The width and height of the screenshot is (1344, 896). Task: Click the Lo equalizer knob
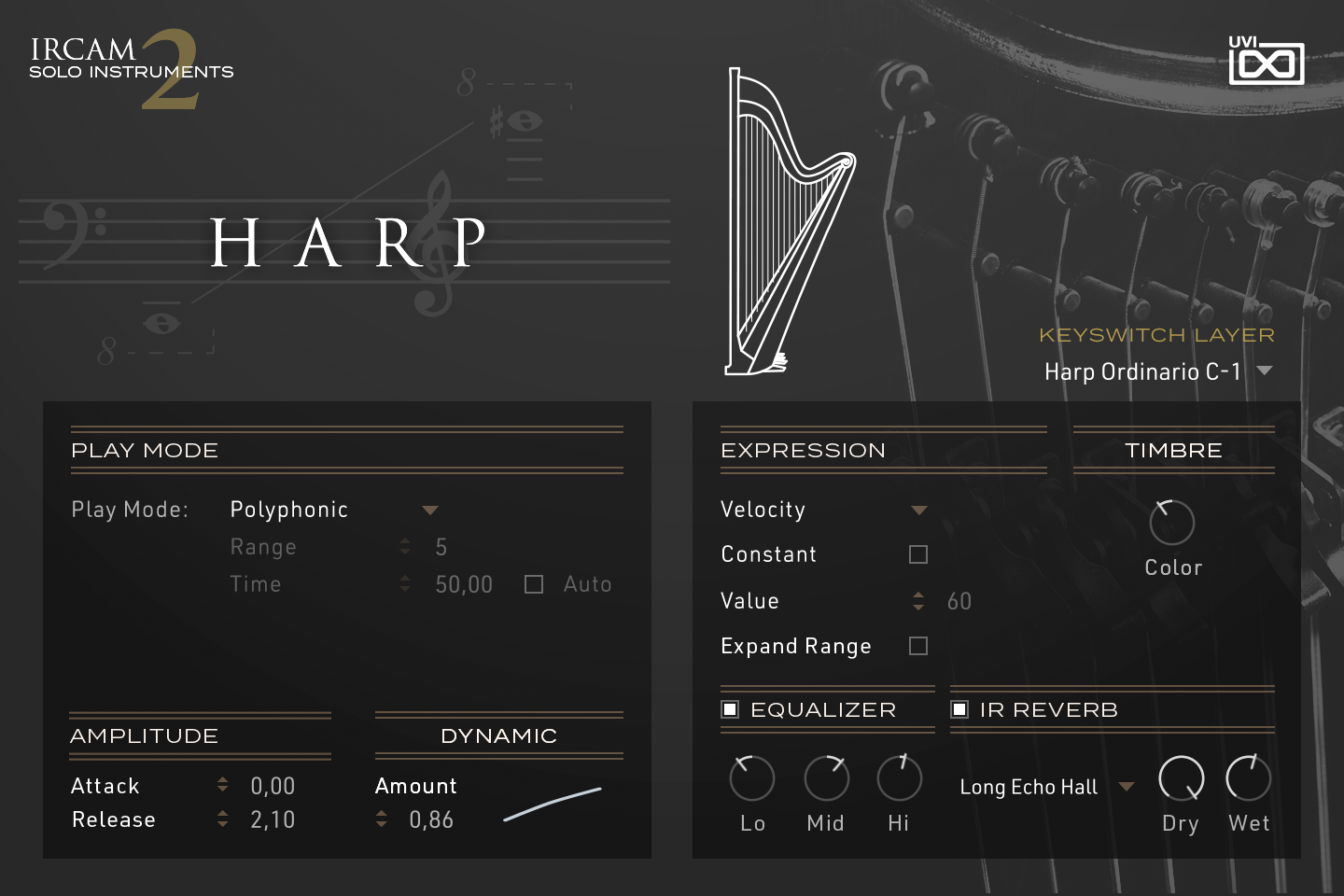[x=751, y=778]
